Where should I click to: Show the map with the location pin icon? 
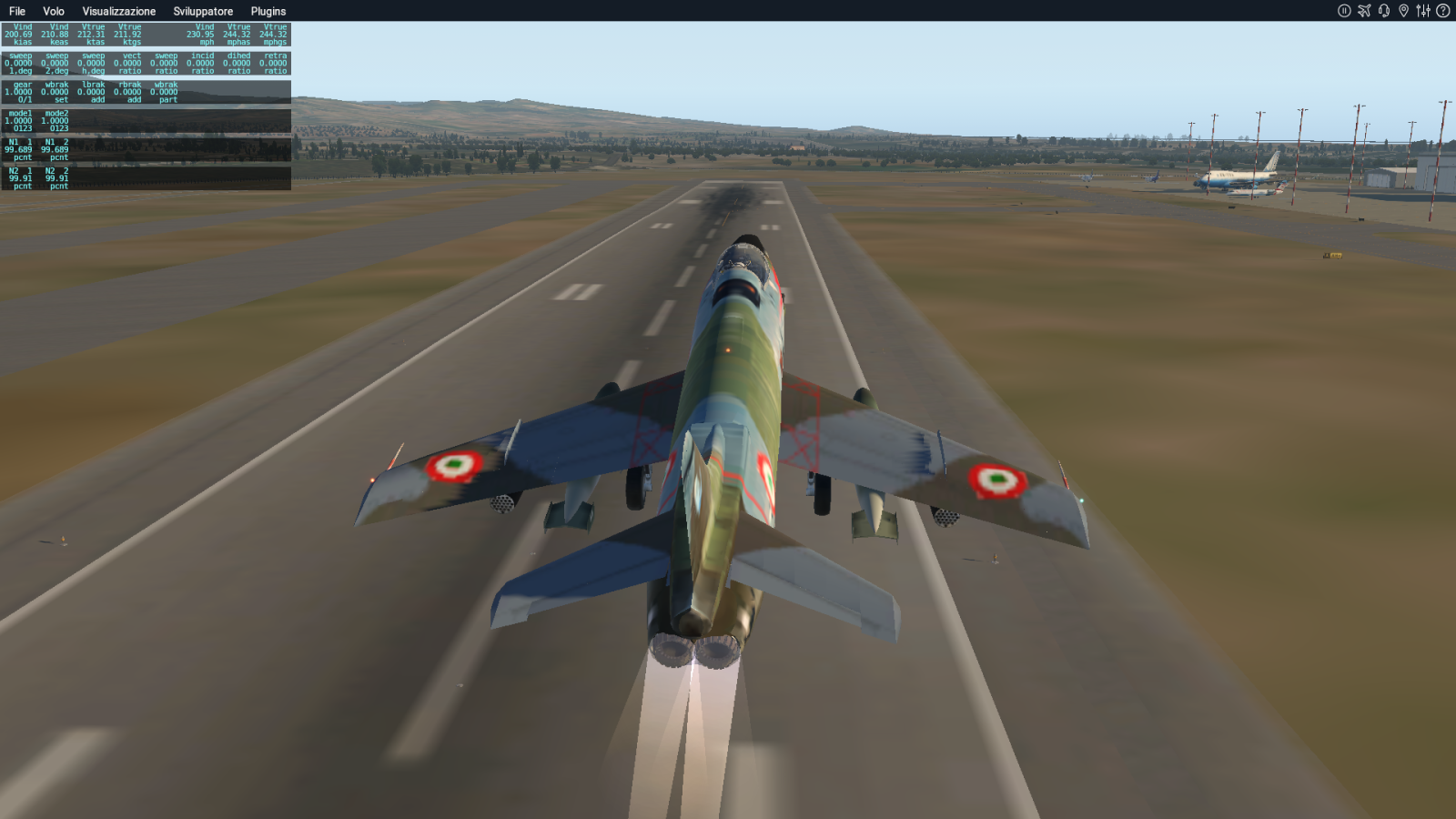pos(1403,11)
